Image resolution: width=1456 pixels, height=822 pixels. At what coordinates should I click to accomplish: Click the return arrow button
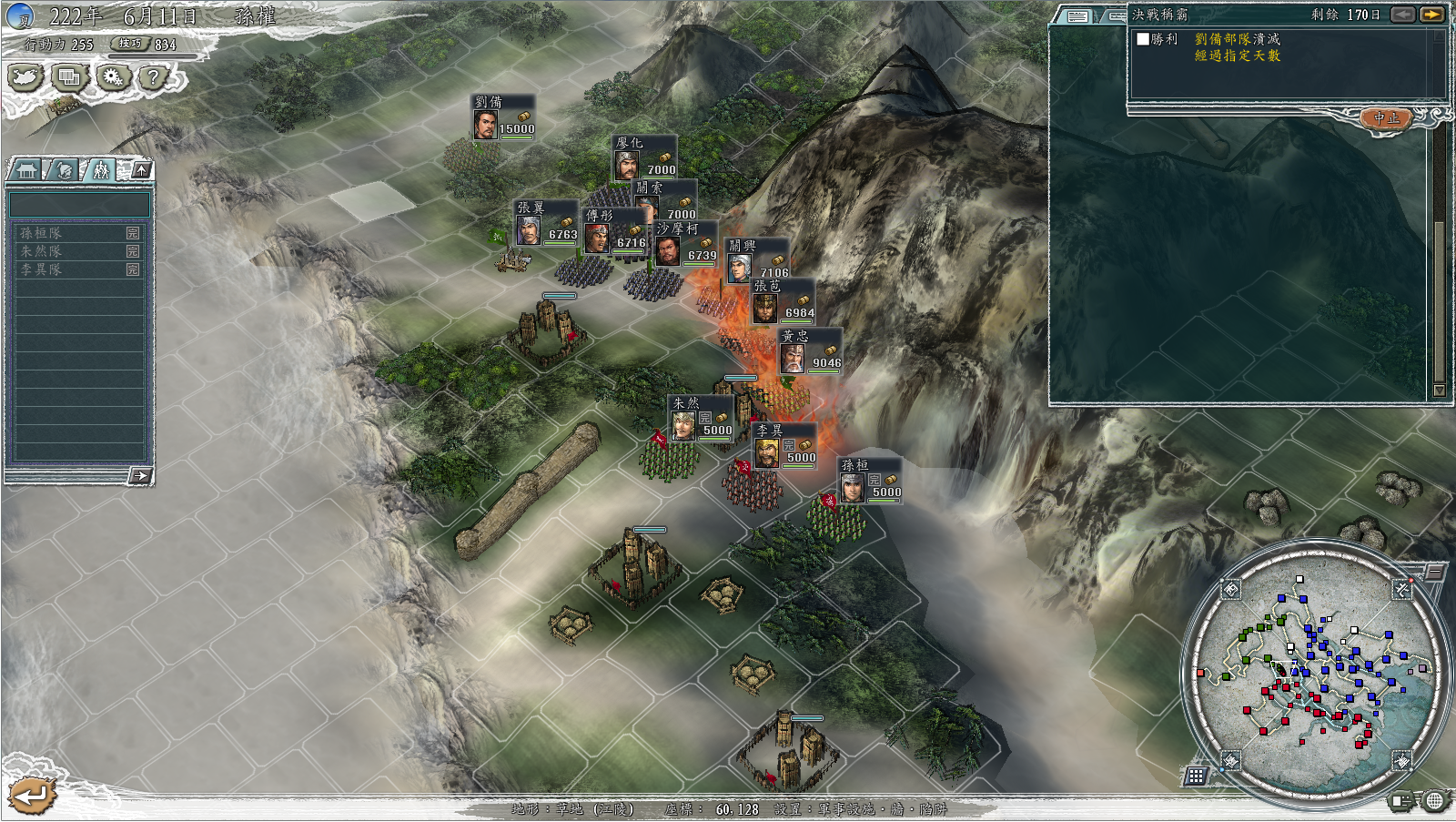(32, 796)
